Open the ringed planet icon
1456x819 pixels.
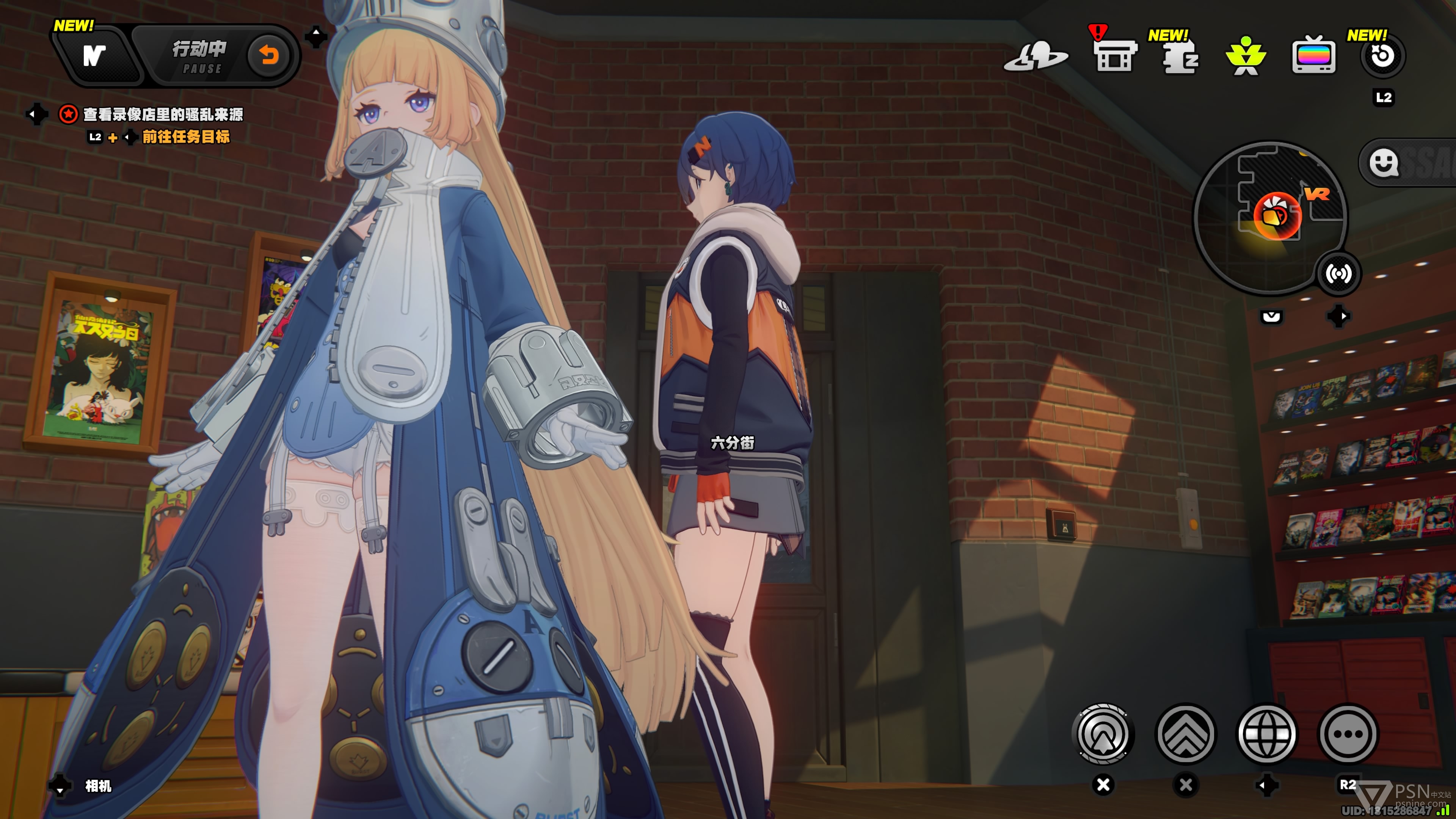coord(1036,56)
